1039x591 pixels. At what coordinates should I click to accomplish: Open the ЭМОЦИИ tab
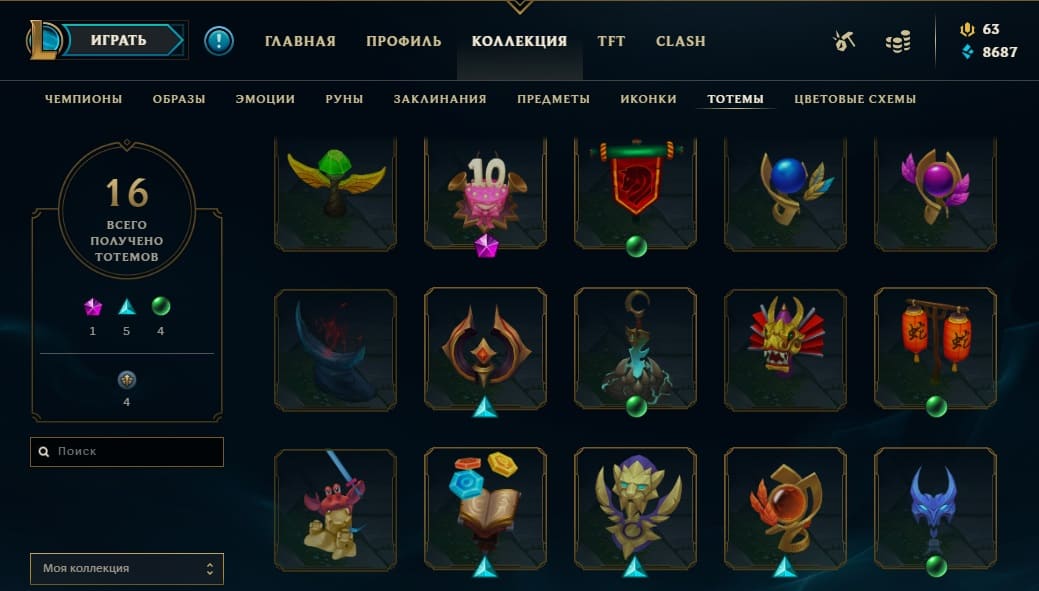click(x=265, y=99)
